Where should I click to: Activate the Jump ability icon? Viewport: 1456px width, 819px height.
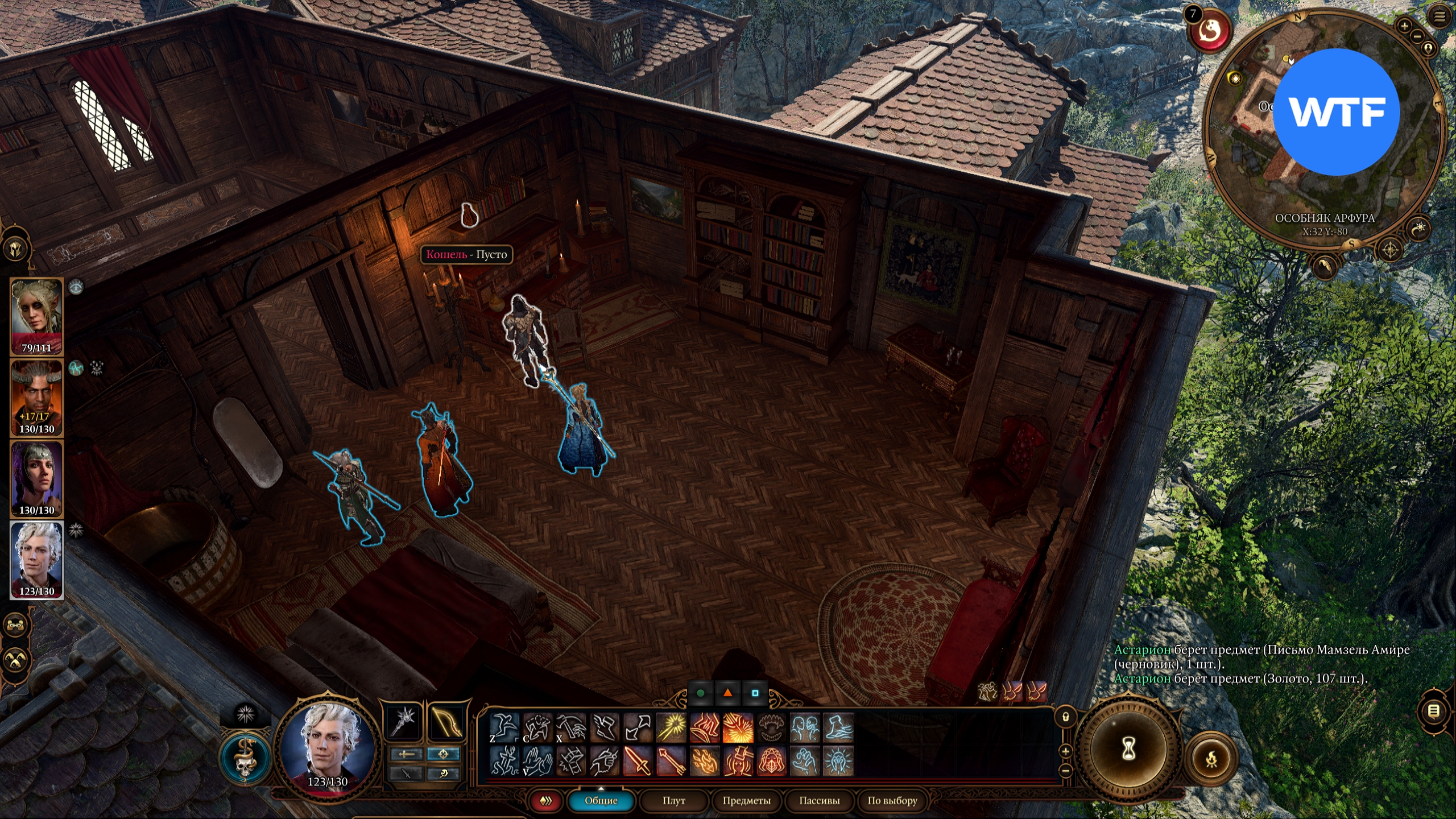[x=504, y=728]
